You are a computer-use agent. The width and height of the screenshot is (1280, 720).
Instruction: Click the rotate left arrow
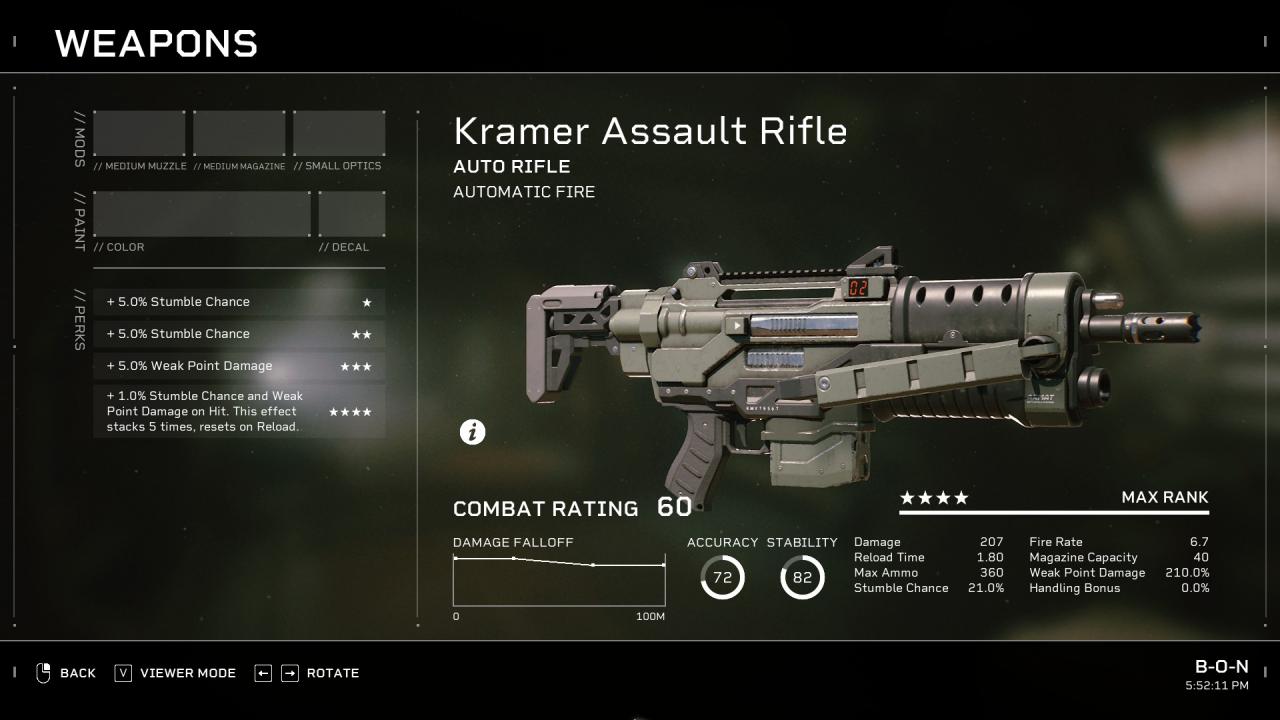263,673
